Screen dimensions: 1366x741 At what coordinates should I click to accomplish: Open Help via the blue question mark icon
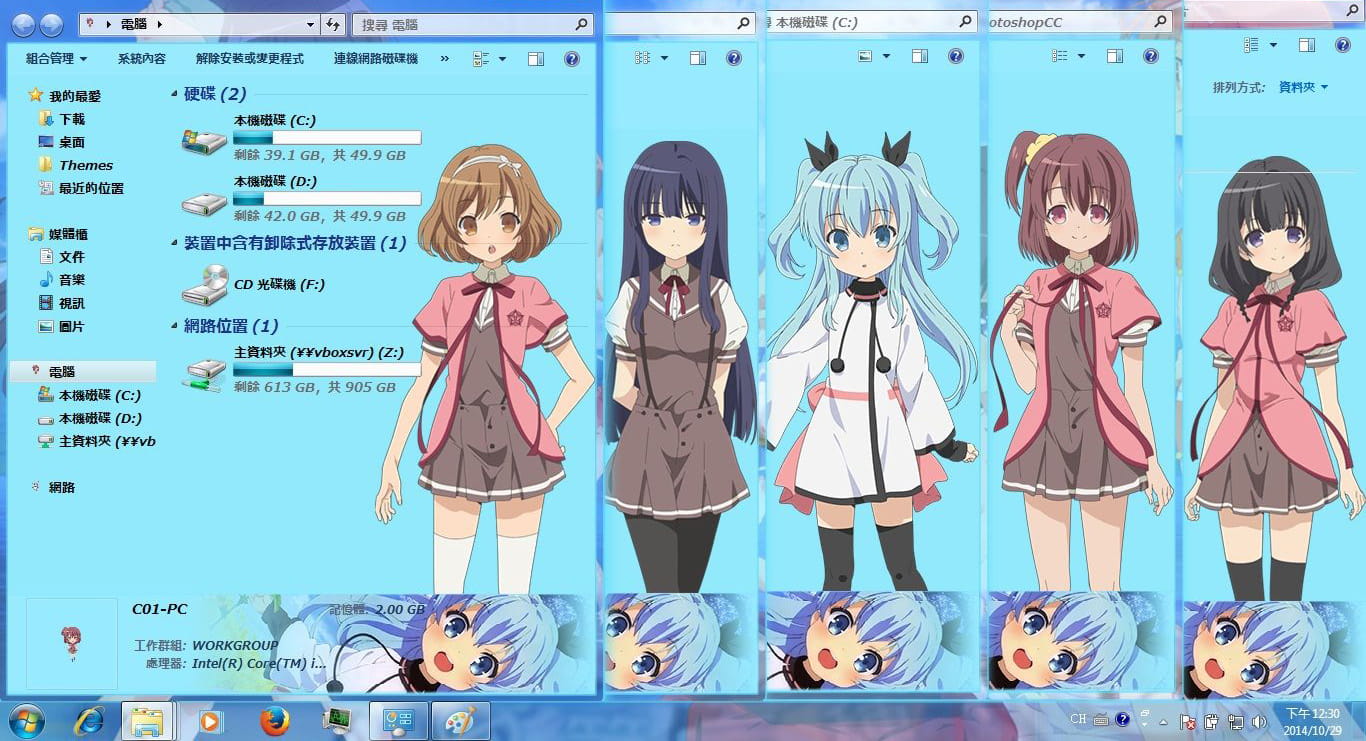(x=571, y=58)
